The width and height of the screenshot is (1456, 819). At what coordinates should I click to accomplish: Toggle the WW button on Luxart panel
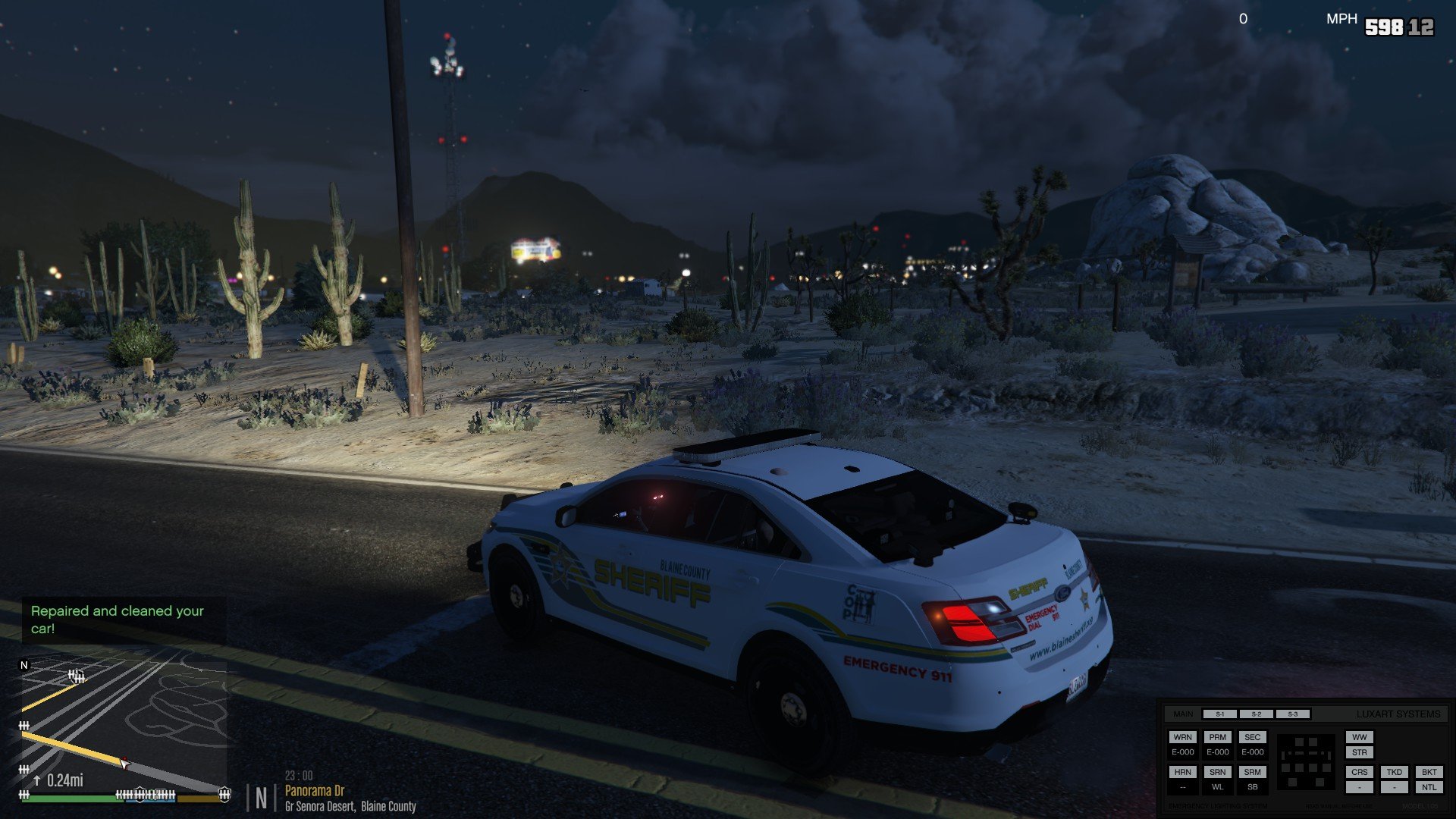(x=1359, y=737)
